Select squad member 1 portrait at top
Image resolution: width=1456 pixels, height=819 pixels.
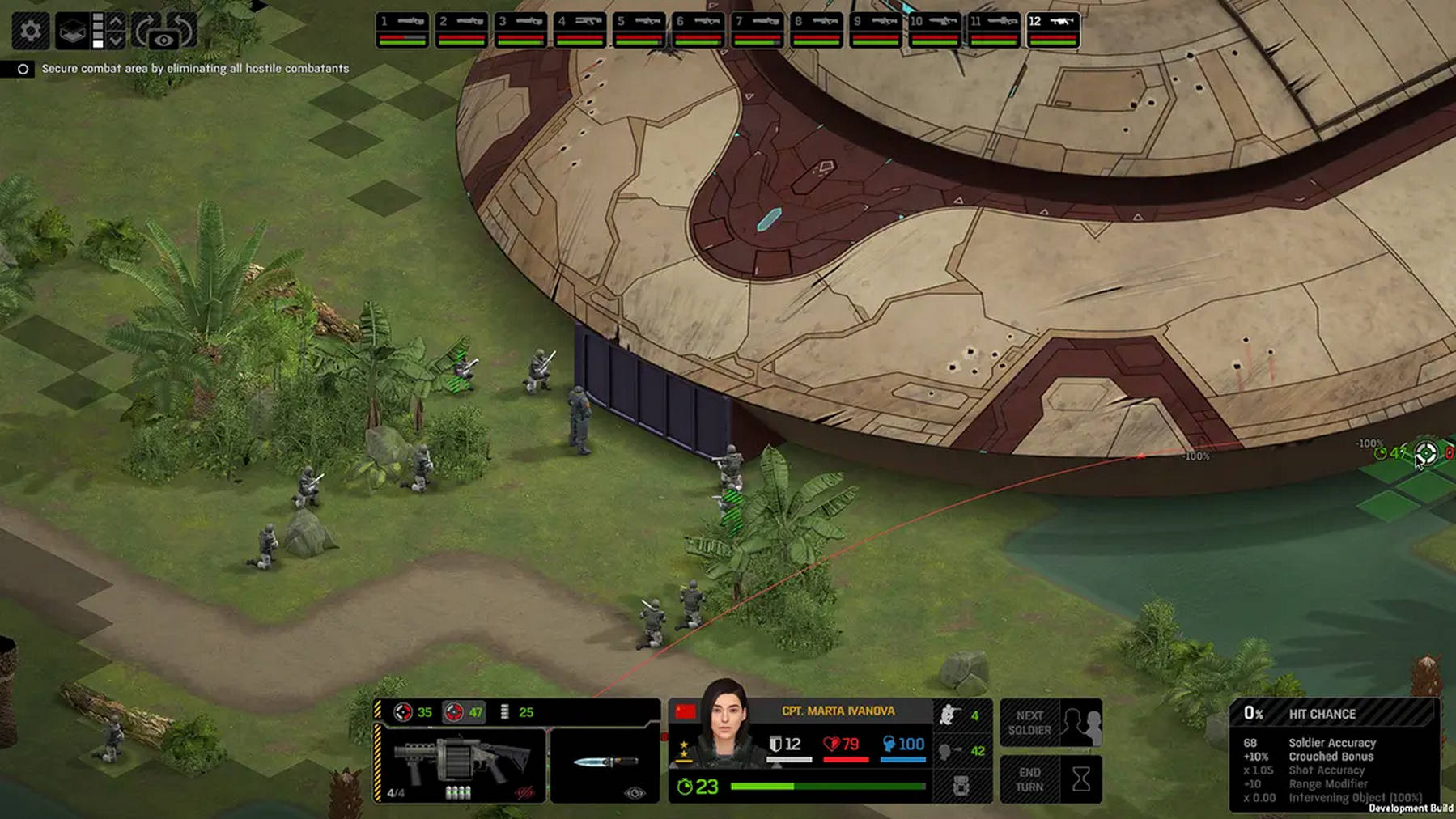[x=401, y=26]
